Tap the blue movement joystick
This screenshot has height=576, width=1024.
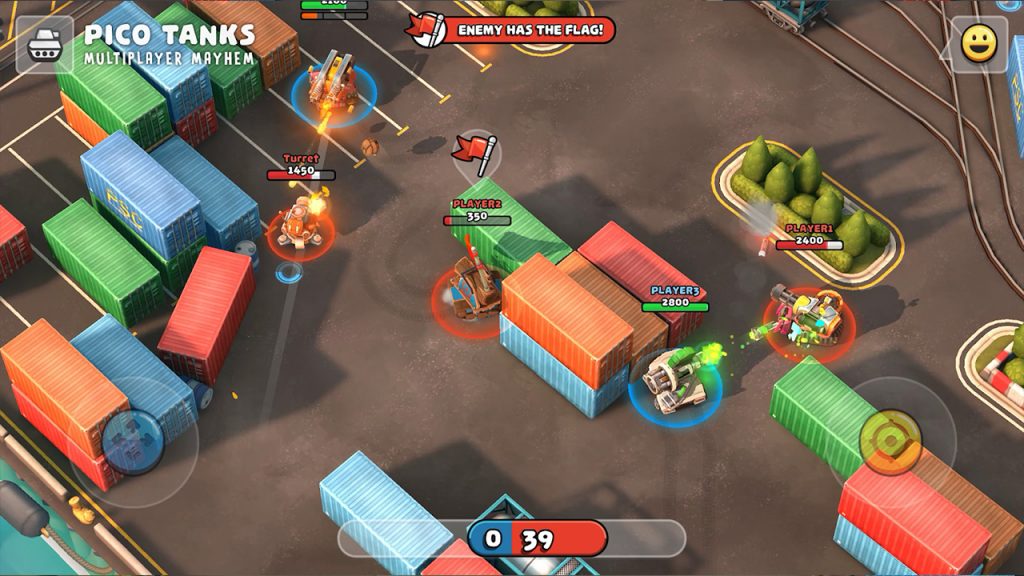point(132,441)
